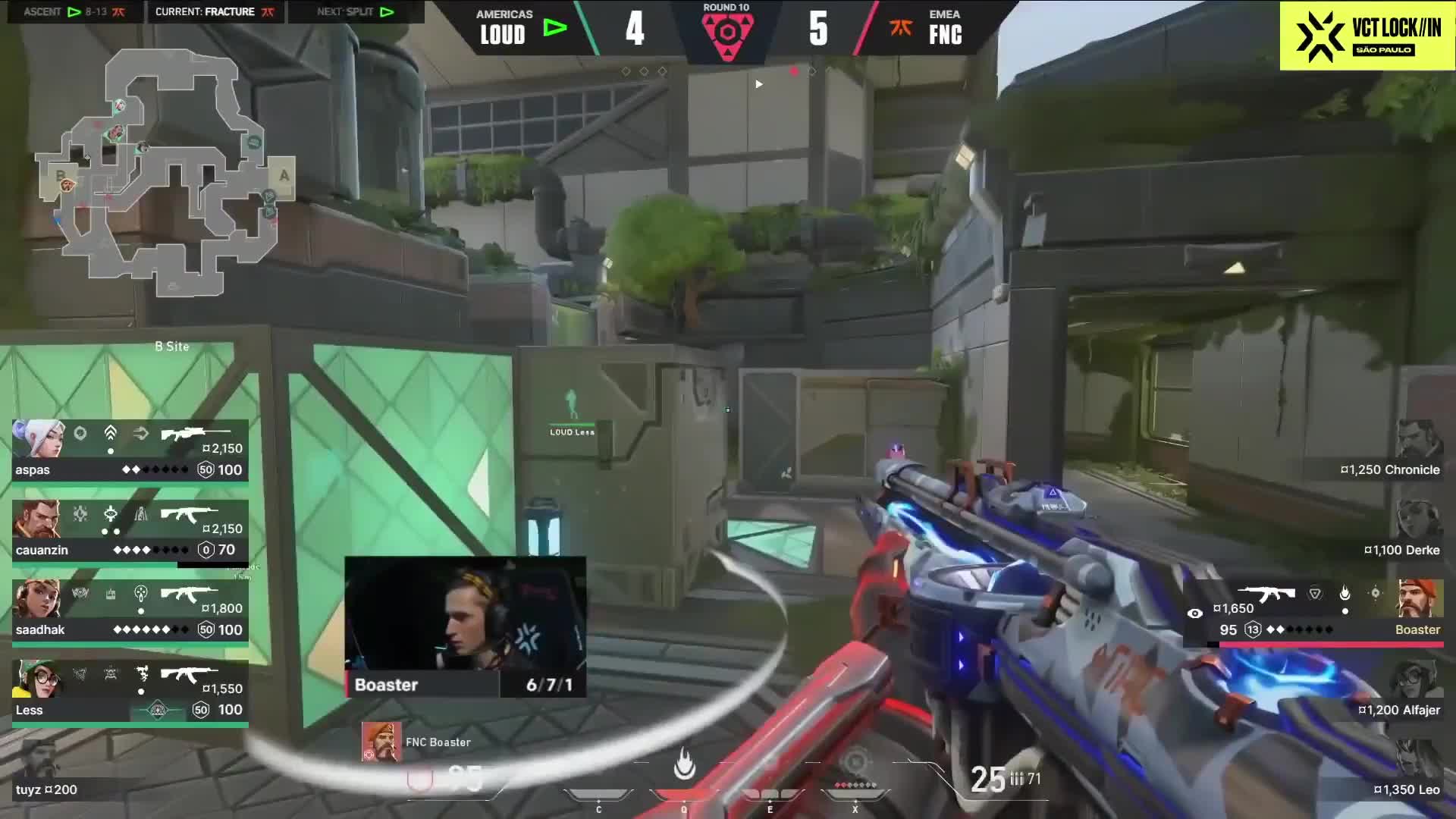Switch to the Next: Split tab
This screenshot has height=819, width=1456.
click(355, 11)
